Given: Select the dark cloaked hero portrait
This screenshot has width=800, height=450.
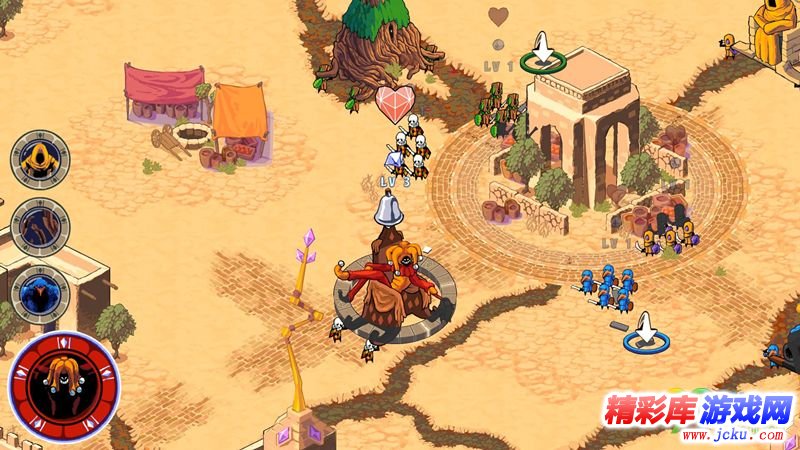Looking at the screenshot, I should coord(40,227).
